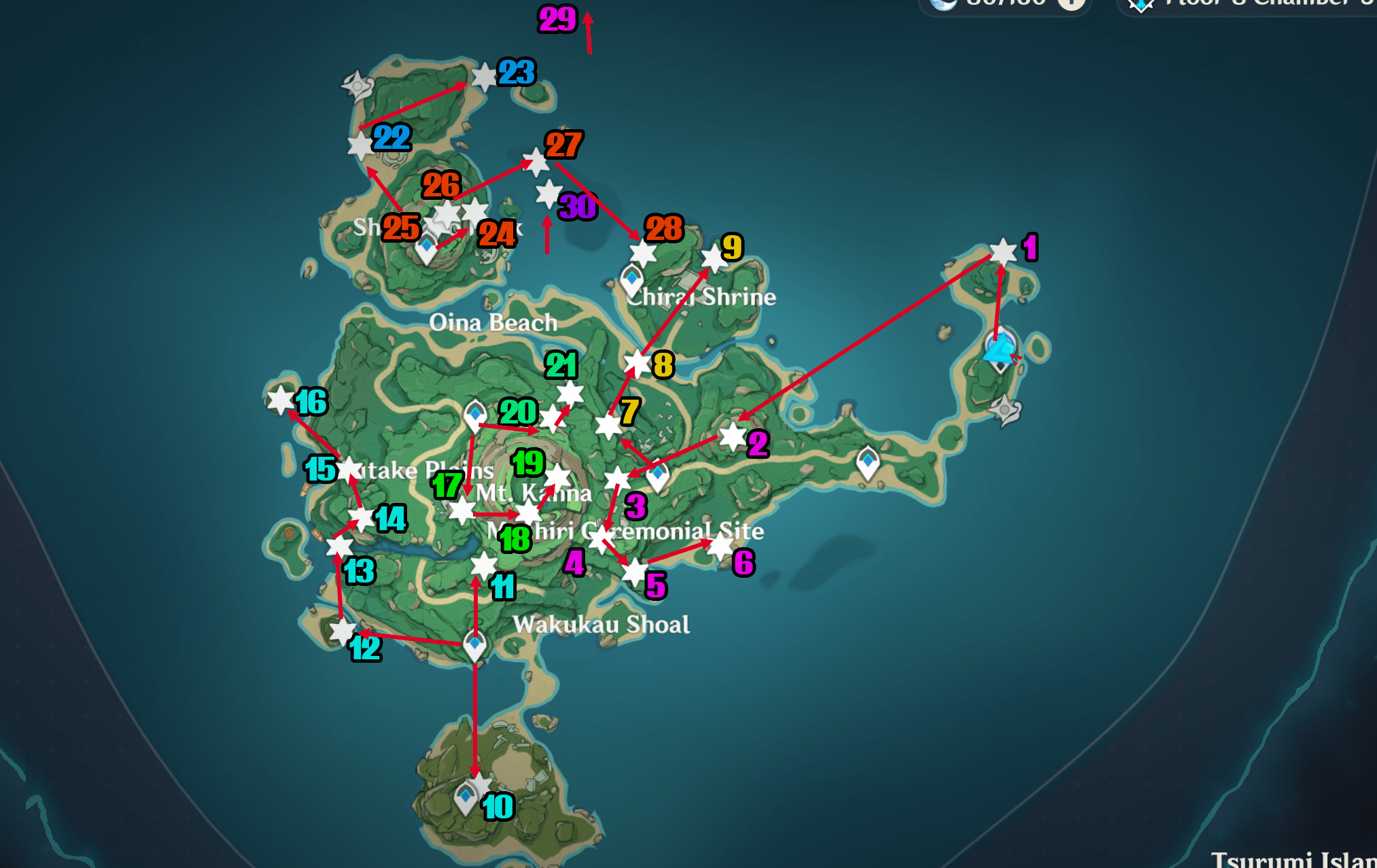Click the domain icon beside marker 22

coord(356,86)
